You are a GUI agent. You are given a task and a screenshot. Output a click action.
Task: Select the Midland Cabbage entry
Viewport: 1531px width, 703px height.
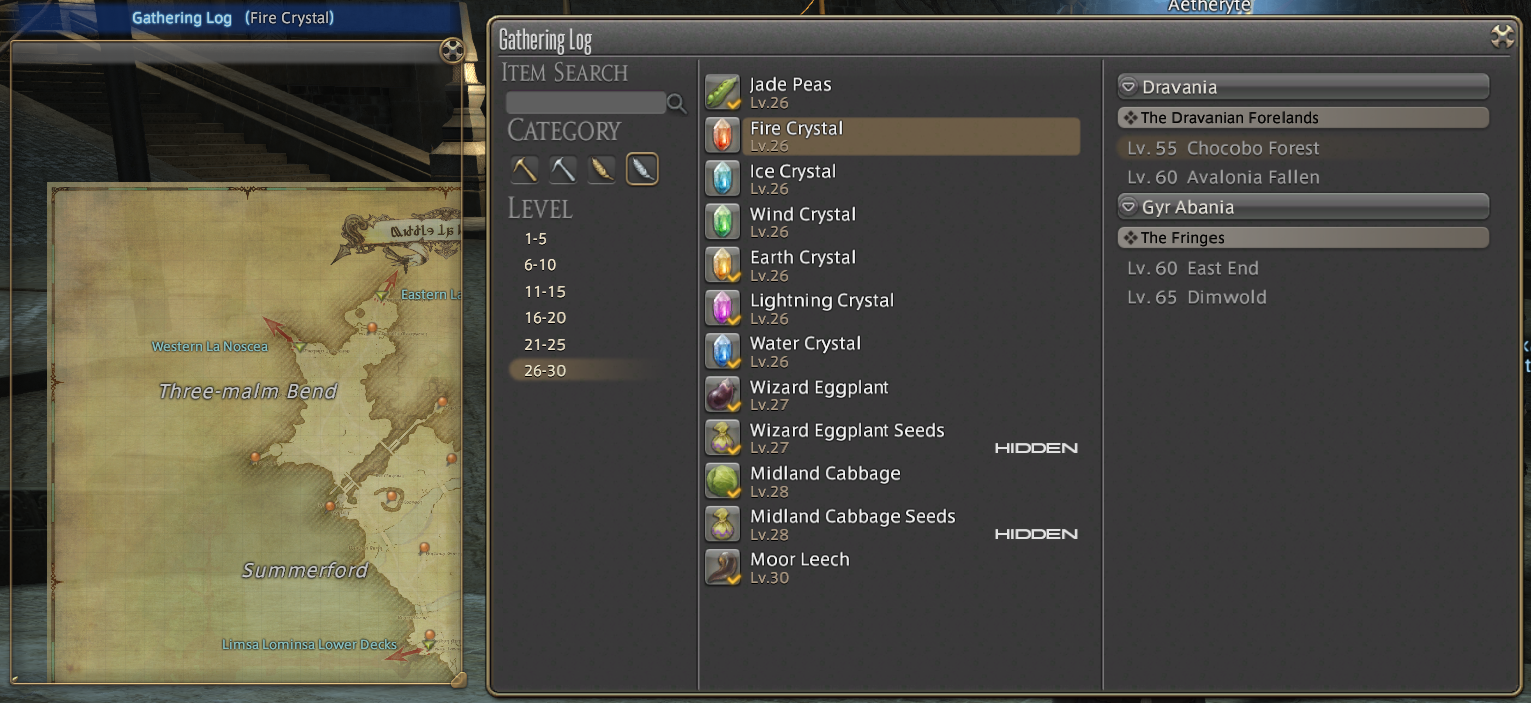click(x=824, y=480)
